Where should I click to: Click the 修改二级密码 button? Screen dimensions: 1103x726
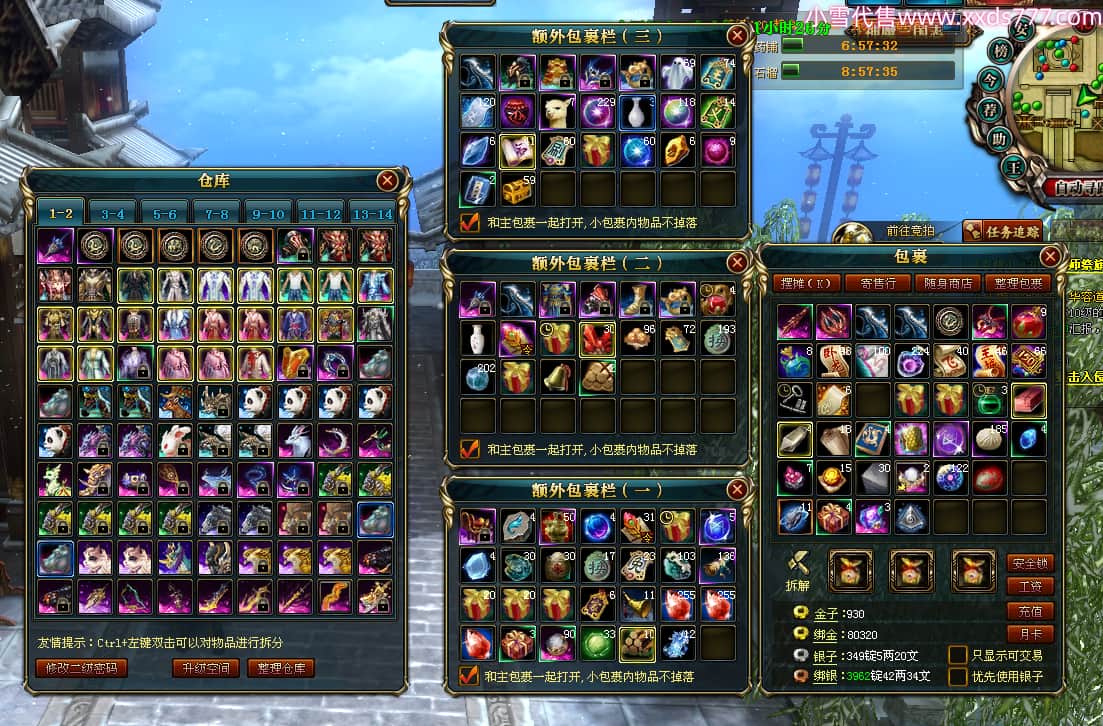click(82, 668)
